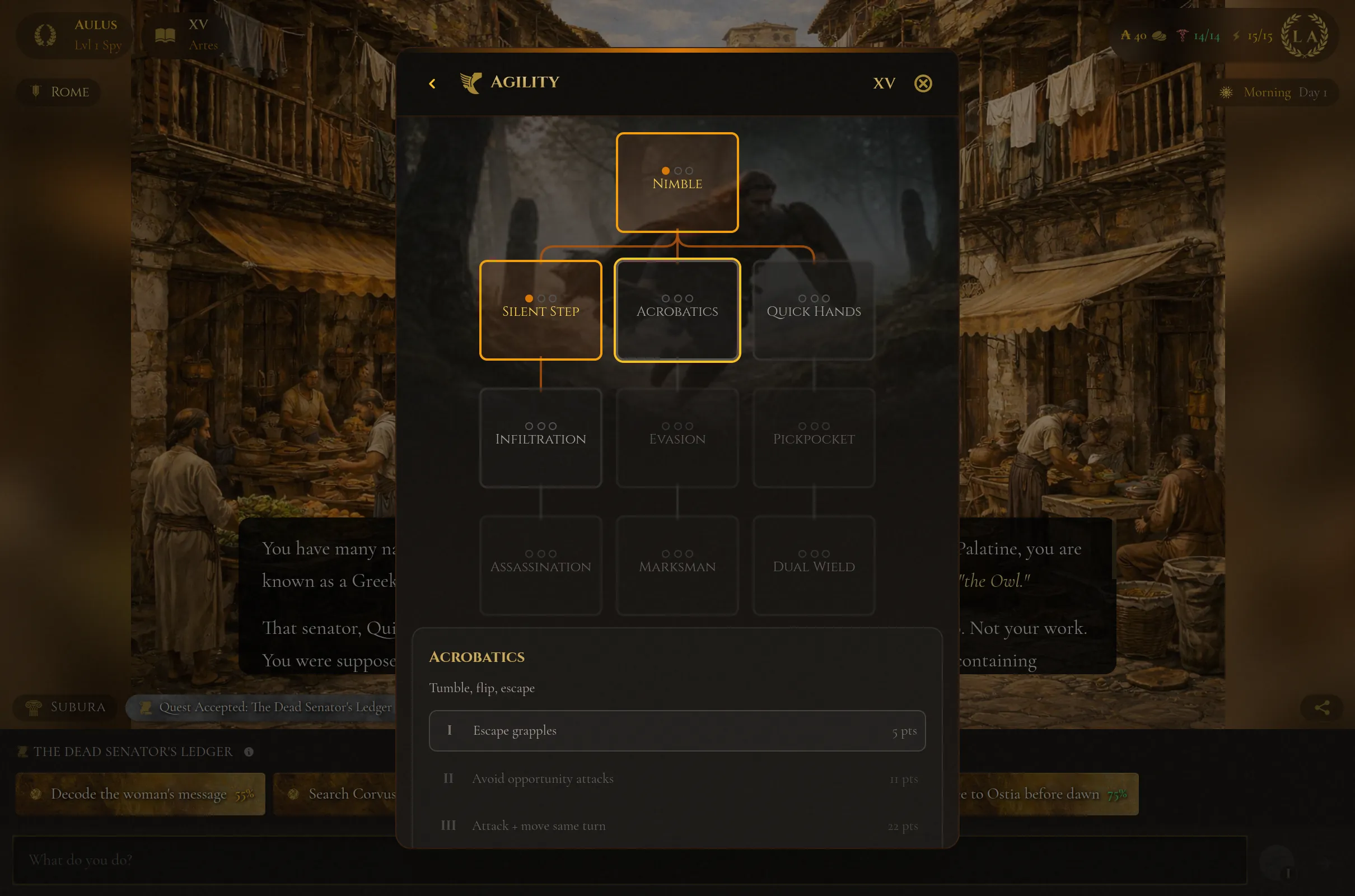Viewport: 1355px width, 896px height.
Task: Click the Agility wing icon in the header
Action: [x=470, y=83]
